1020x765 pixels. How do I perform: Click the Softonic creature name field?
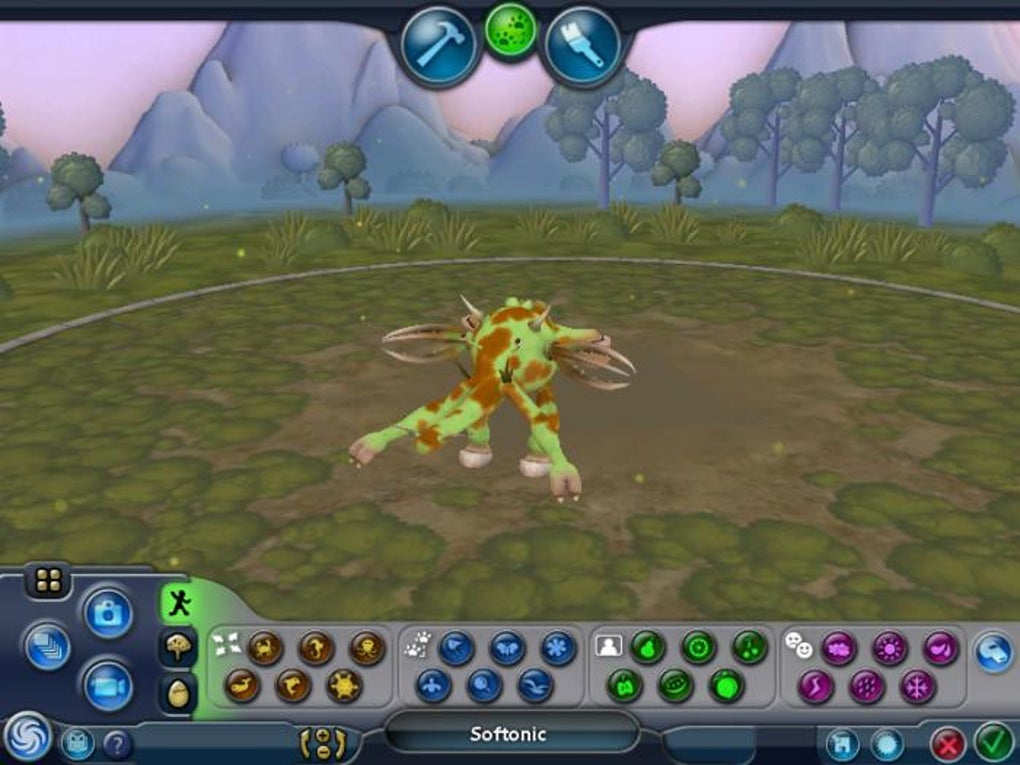(510, 734)
